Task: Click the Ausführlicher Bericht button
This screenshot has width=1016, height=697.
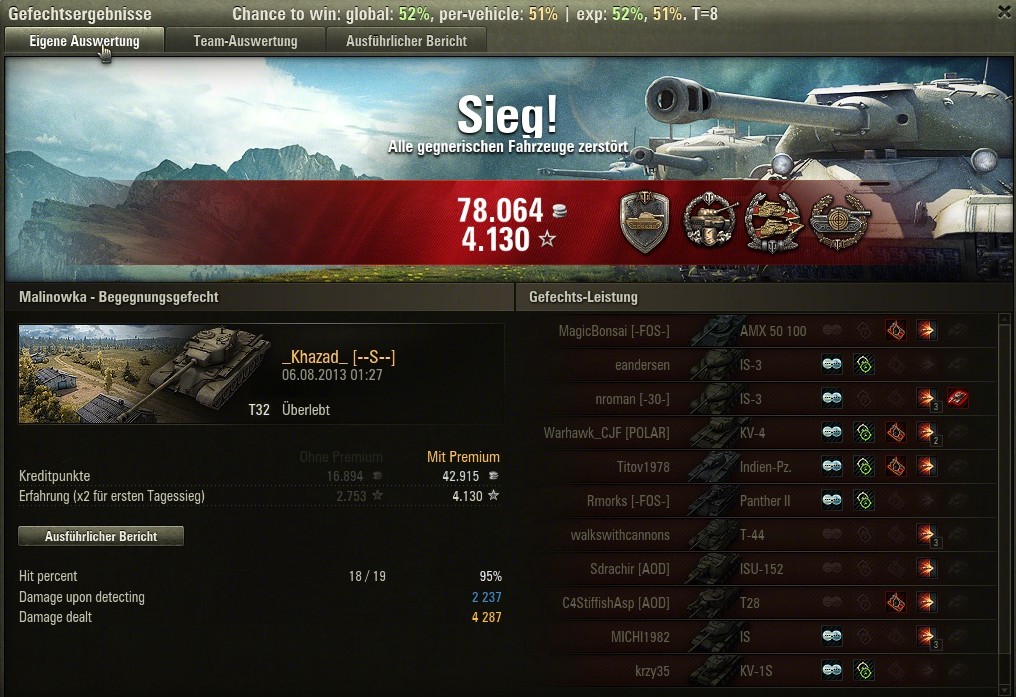Action: (101, 537)
